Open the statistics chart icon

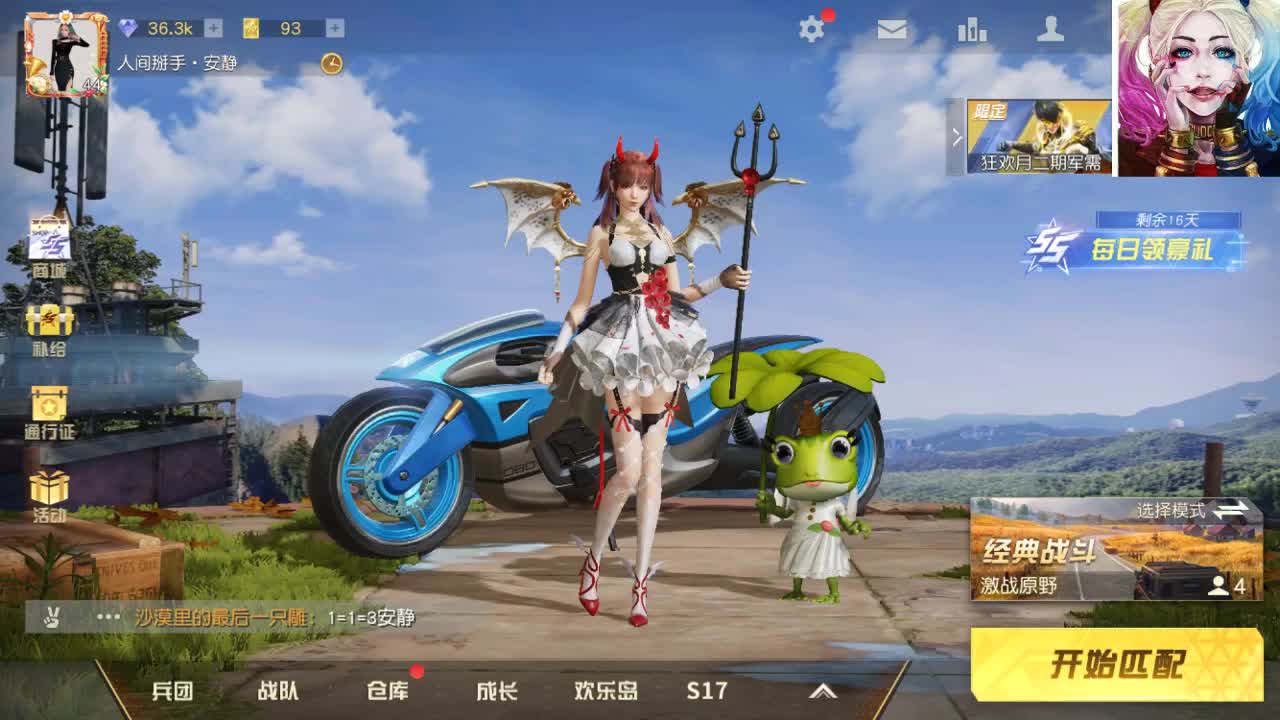[973, 30]
